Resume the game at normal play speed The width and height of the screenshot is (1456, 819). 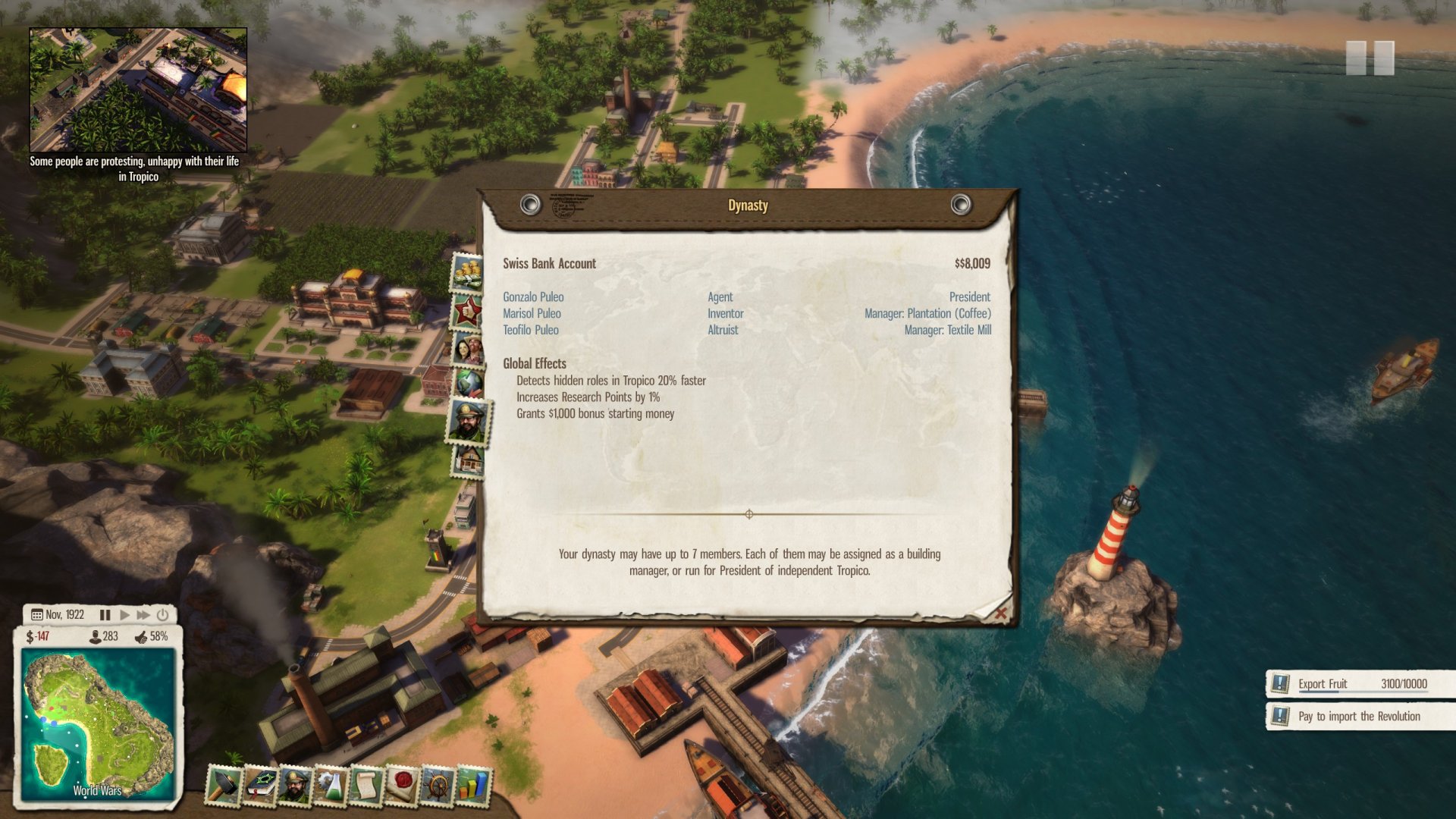(124, 615)
